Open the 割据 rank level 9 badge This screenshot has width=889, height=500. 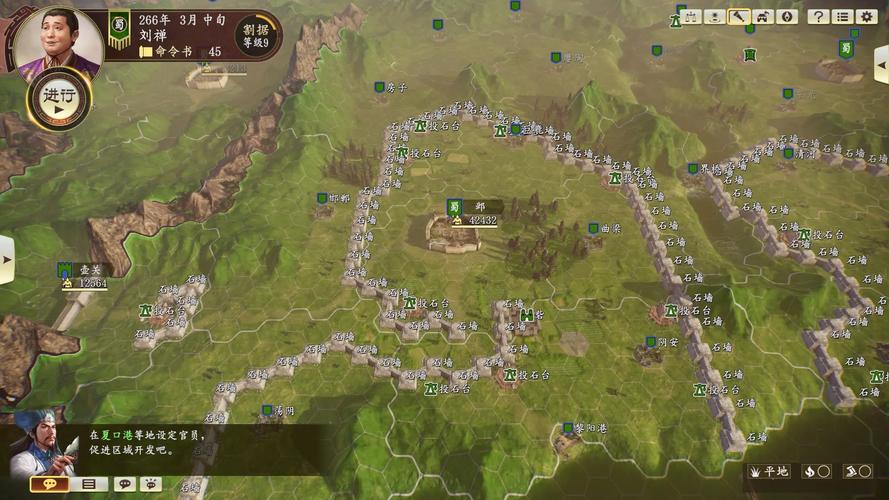click(x=257, y=35)
